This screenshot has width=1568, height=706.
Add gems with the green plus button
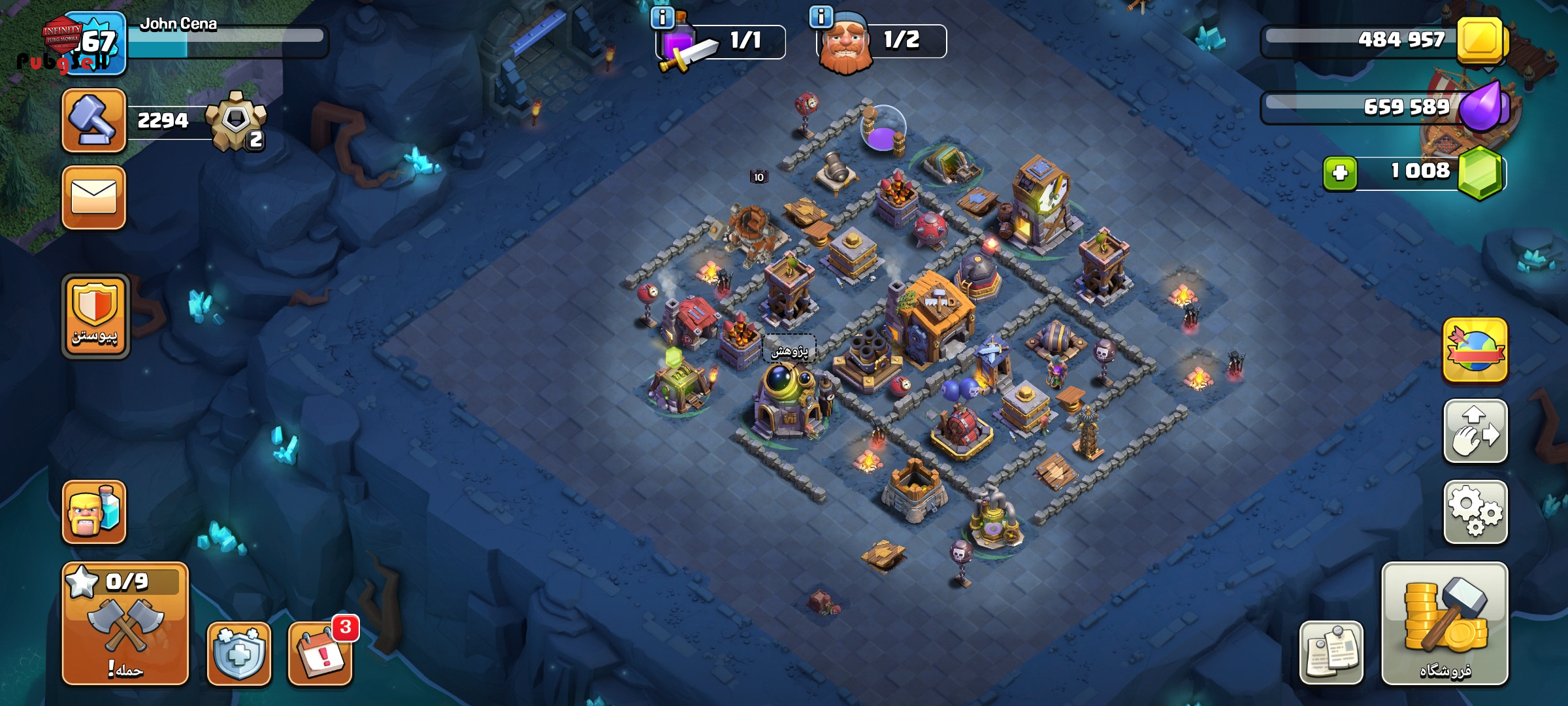tap(1340, 173)
